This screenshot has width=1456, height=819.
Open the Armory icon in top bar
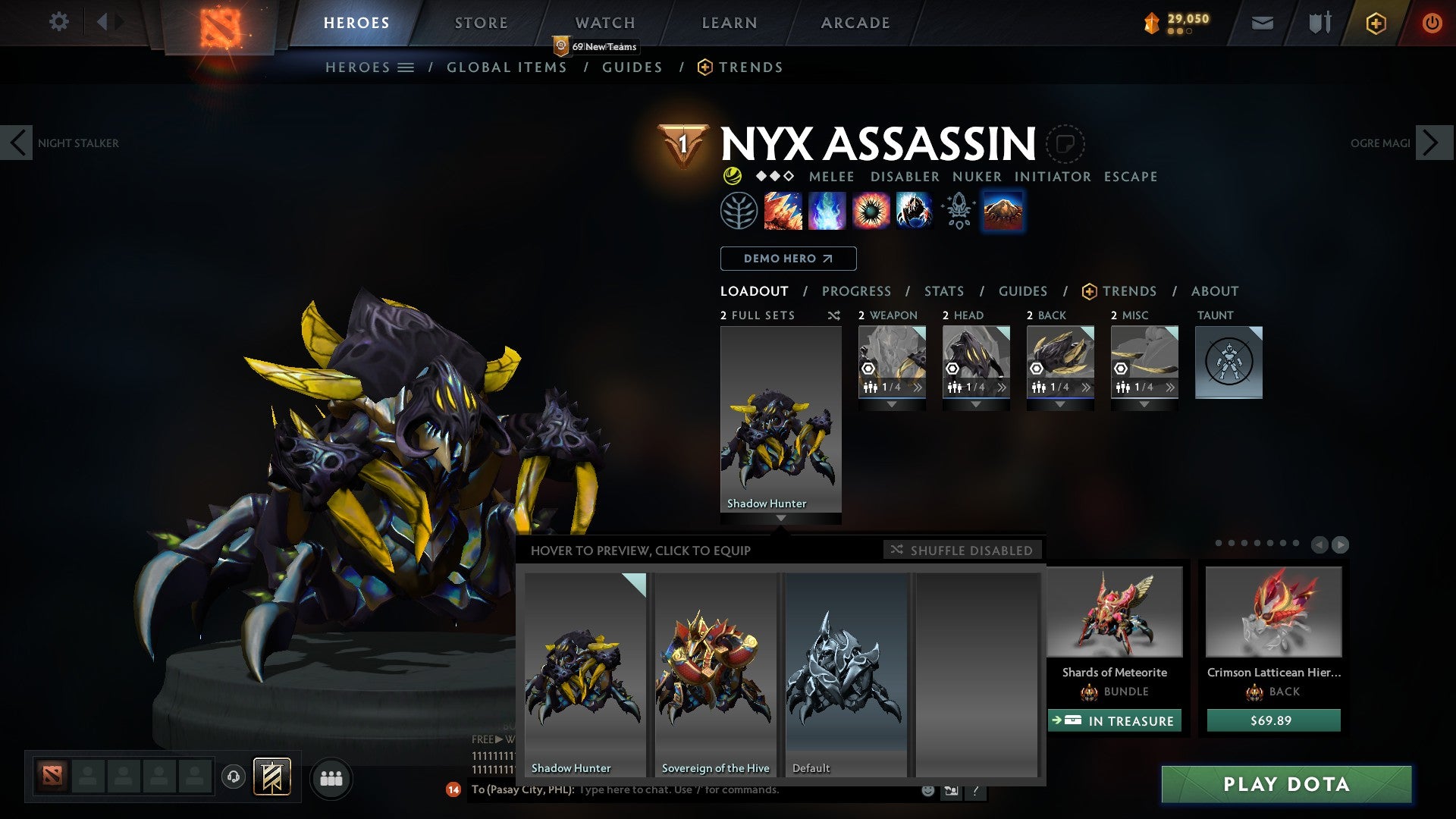click(x=1319, y=22)
